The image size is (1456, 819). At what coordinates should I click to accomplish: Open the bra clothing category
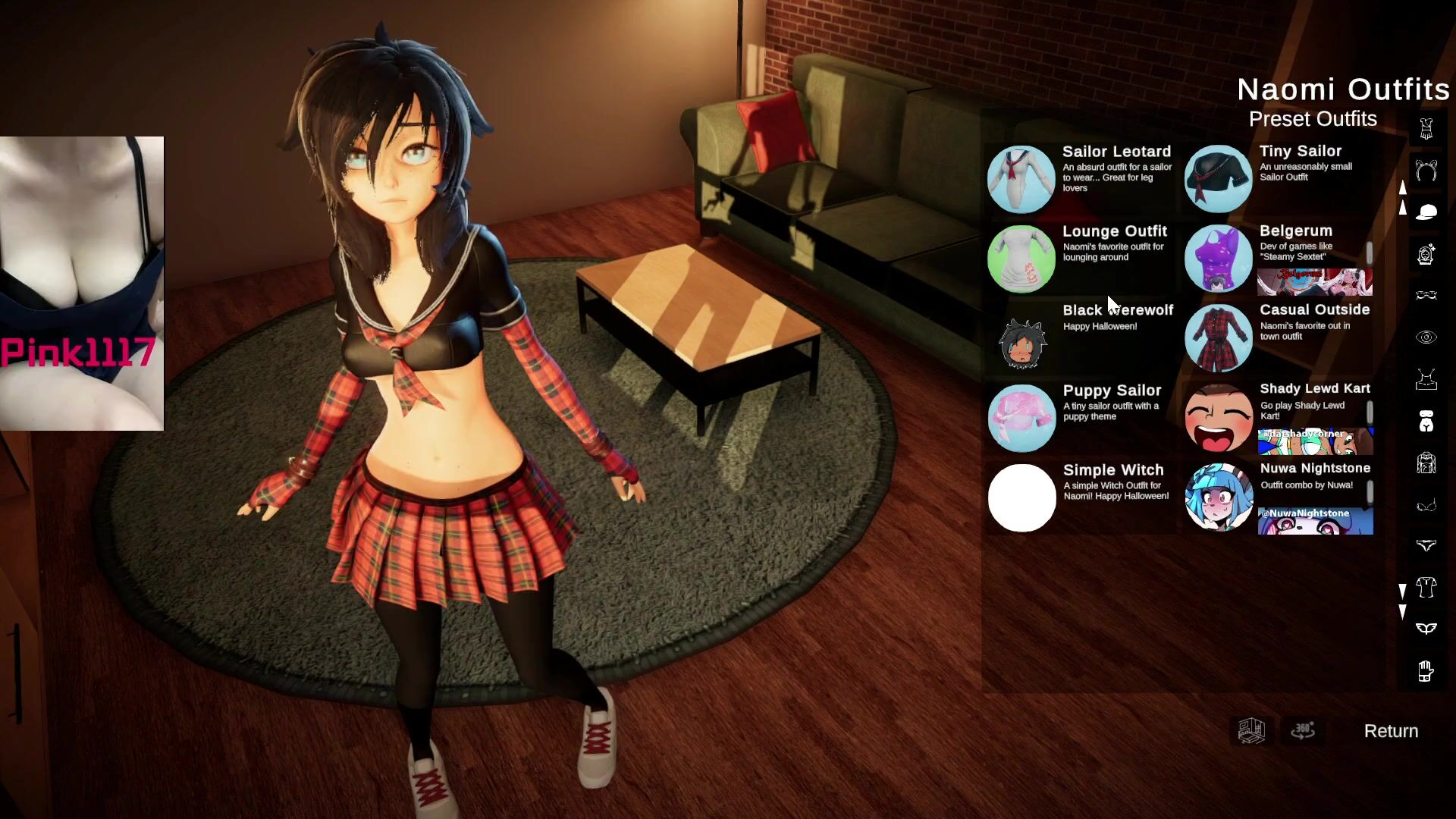(1426, 506)
